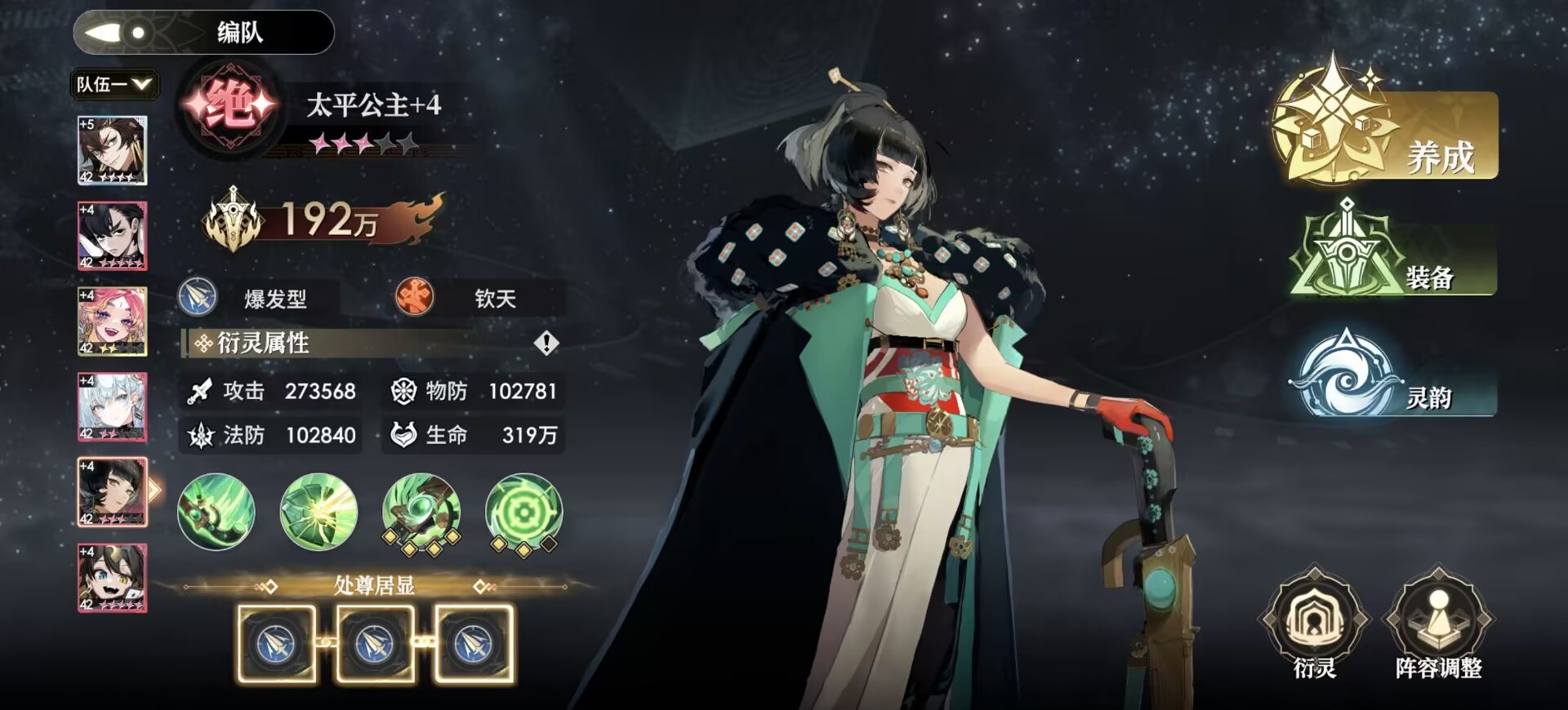Select the hero portrait with yellow eye
Screen dimensions: 1568x710
pyautogui.click(x=113, y=578)
